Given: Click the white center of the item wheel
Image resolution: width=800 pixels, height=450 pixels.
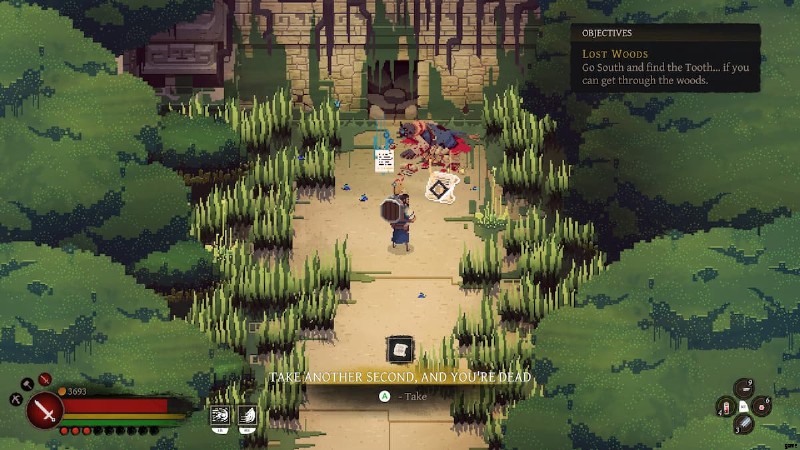Looking at the screenshot, I should [x=743, y=407].
